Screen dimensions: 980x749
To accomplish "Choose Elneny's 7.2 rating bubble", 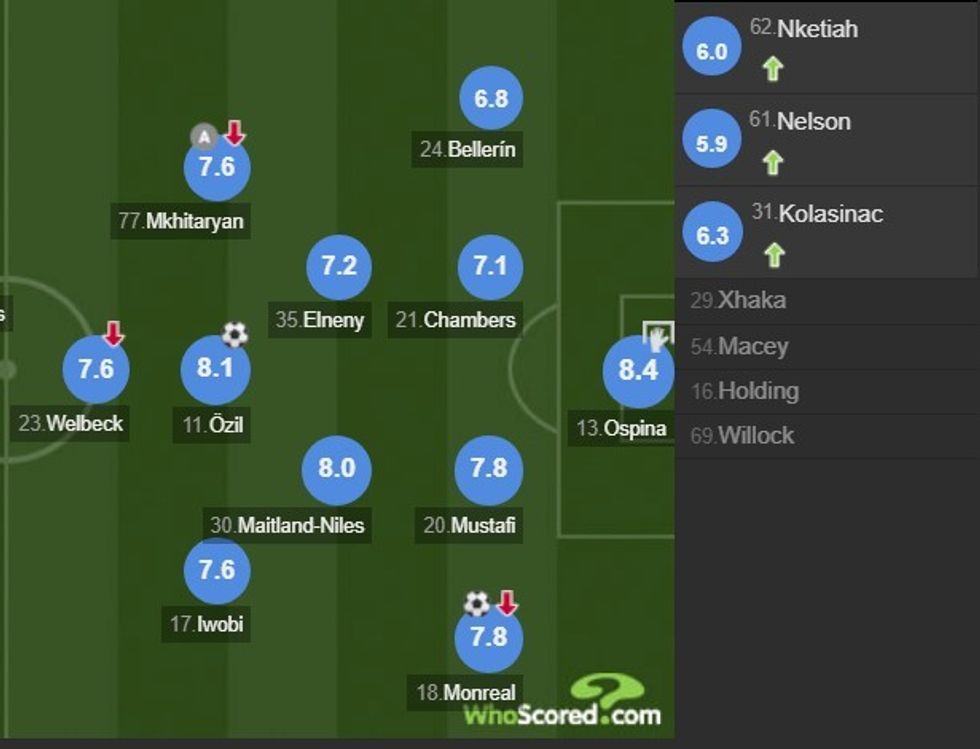I will 339,266.
